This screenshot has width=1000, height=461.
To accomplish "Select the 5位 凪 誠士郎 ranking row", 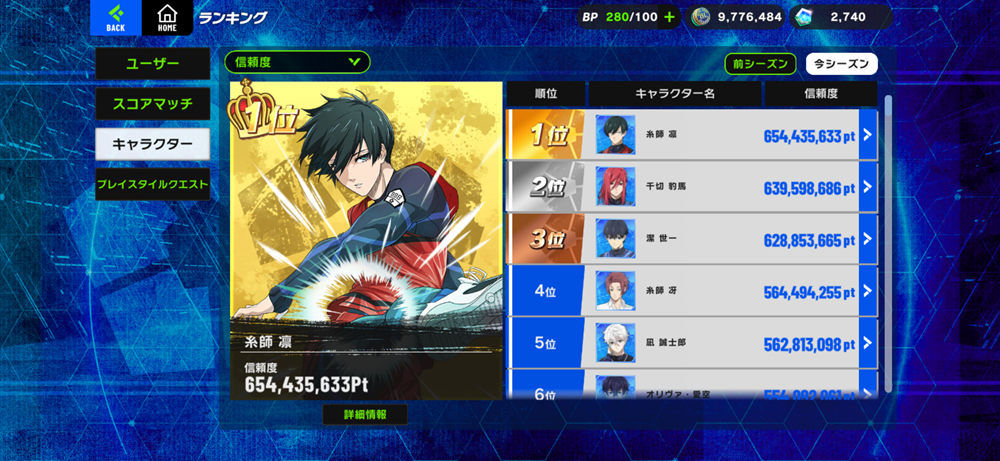I will 692,343.
